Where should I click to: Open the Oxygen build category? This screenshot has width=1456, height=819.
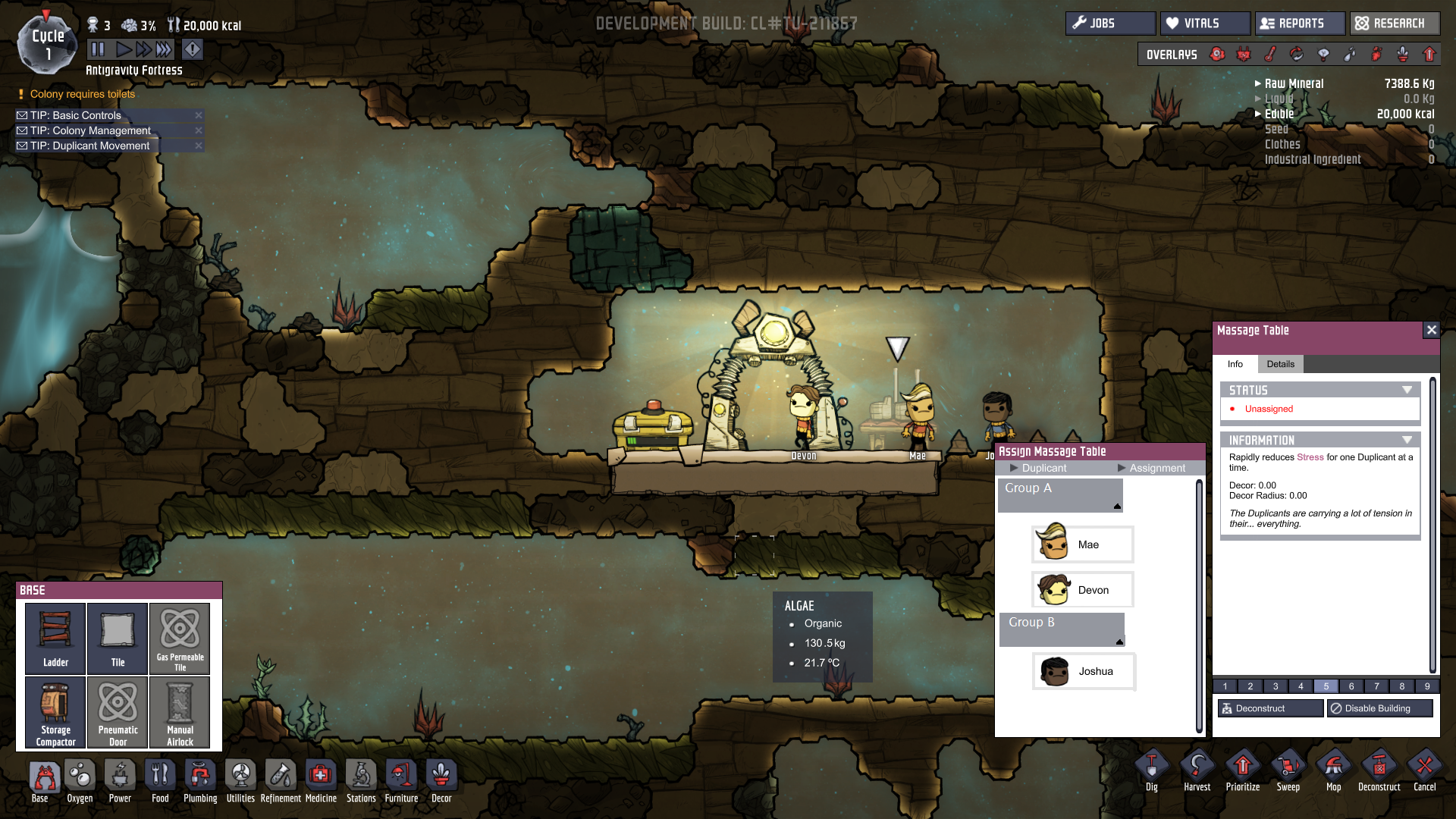(80, 781)
